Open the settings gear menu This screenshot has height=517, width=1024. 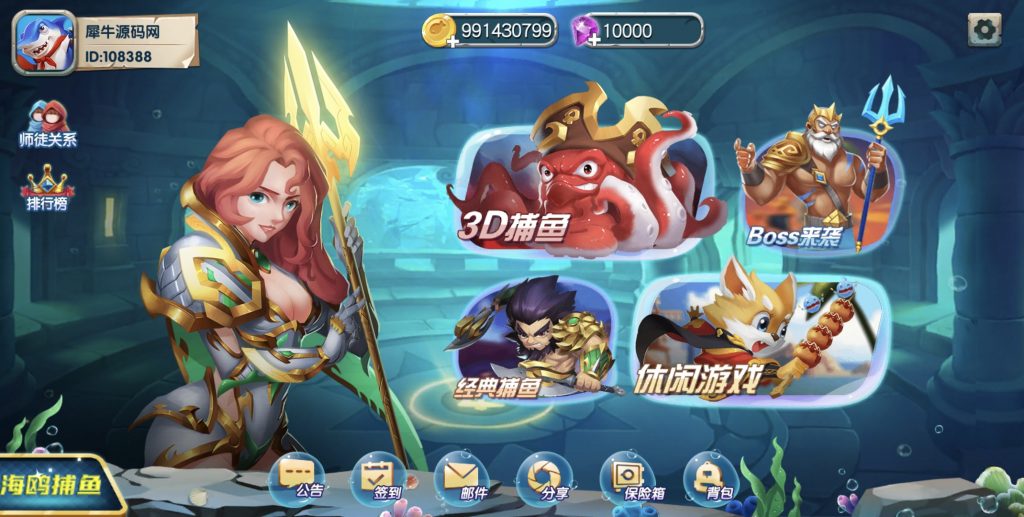point(984,30)
